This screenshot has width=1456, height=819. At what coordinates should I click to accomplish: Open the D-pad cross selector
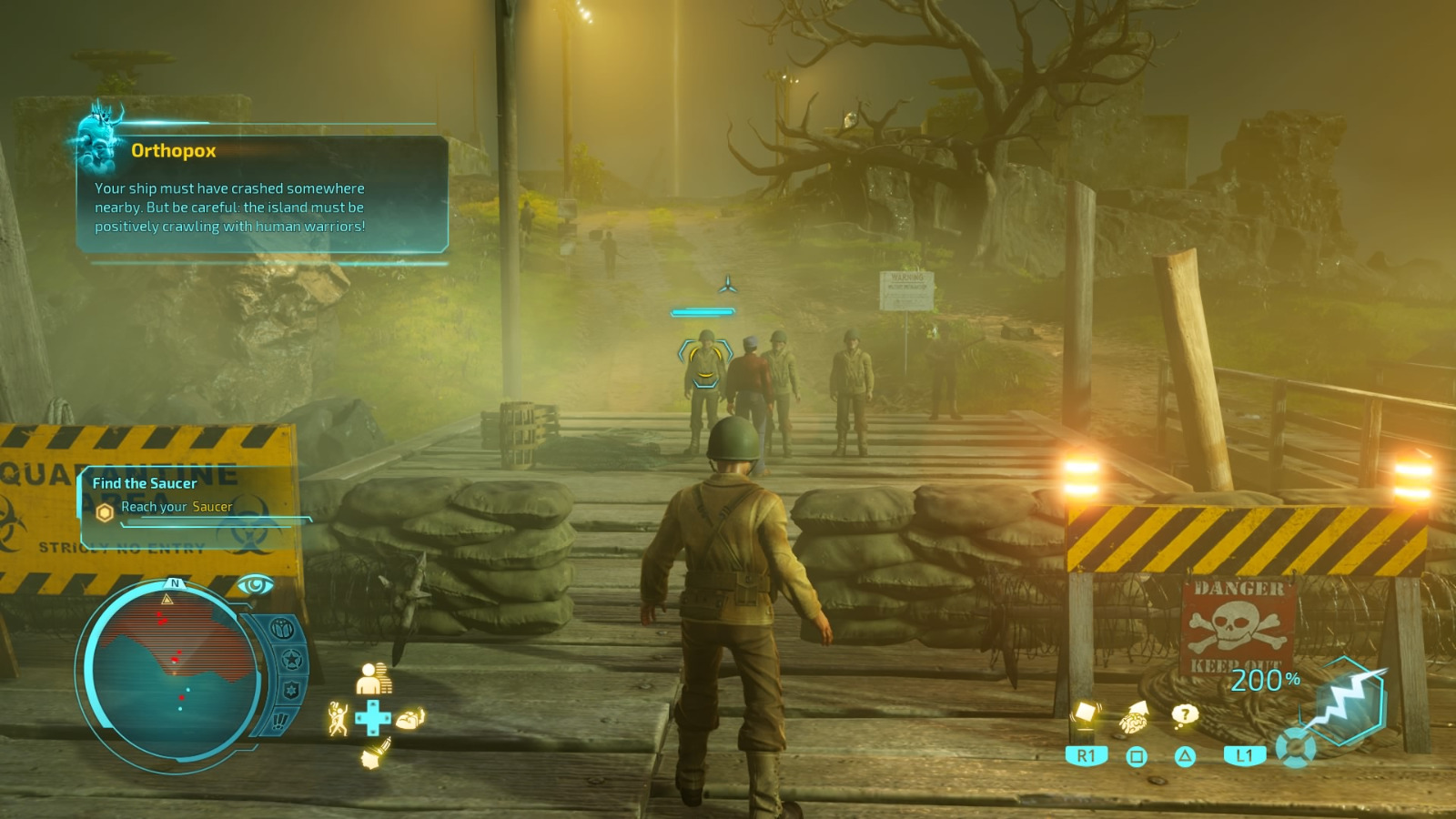[372, 717]
